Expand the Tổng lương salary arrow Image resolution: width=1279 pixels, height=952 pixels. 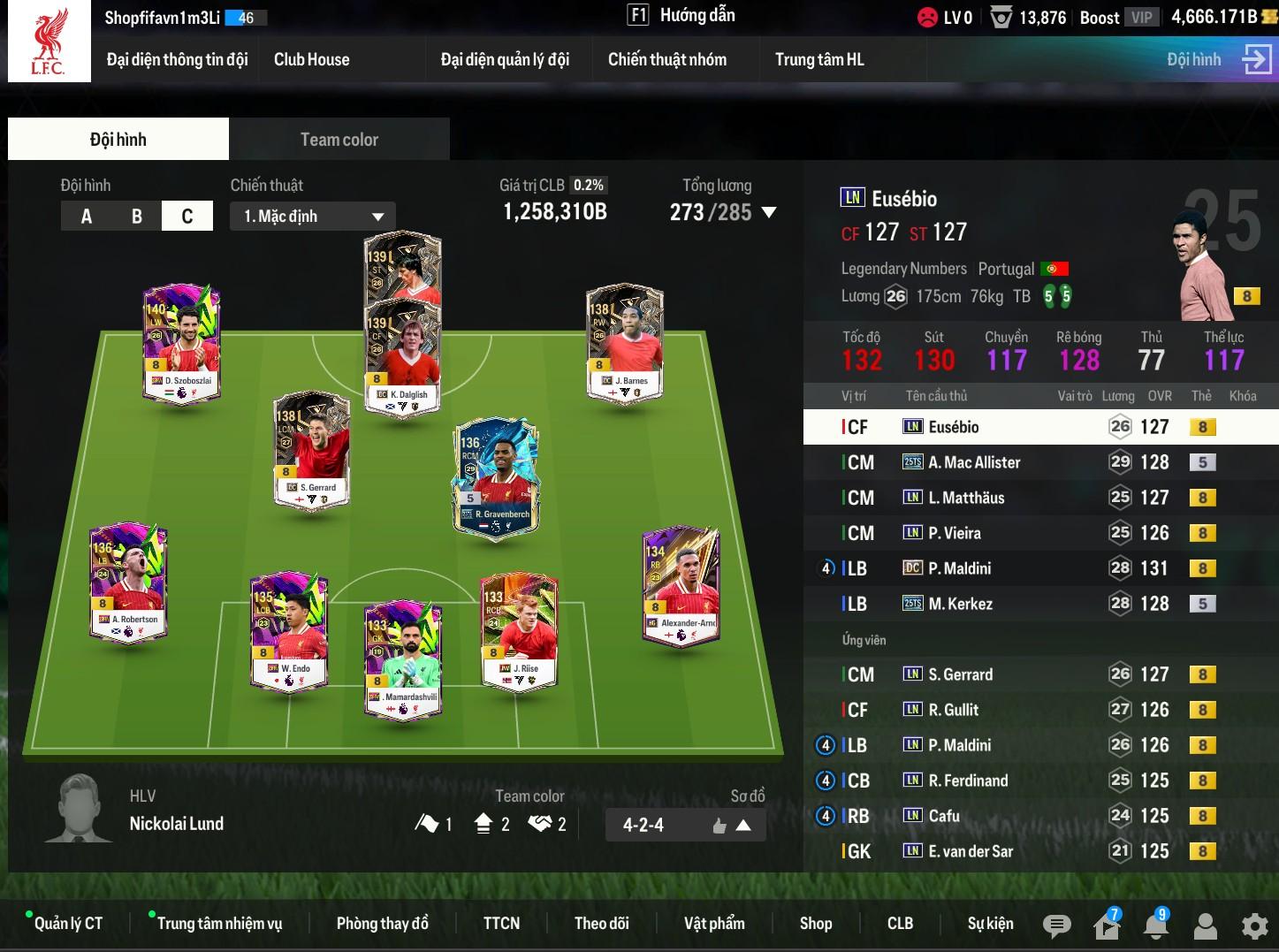pyautogui.click(x=769, y=212)
